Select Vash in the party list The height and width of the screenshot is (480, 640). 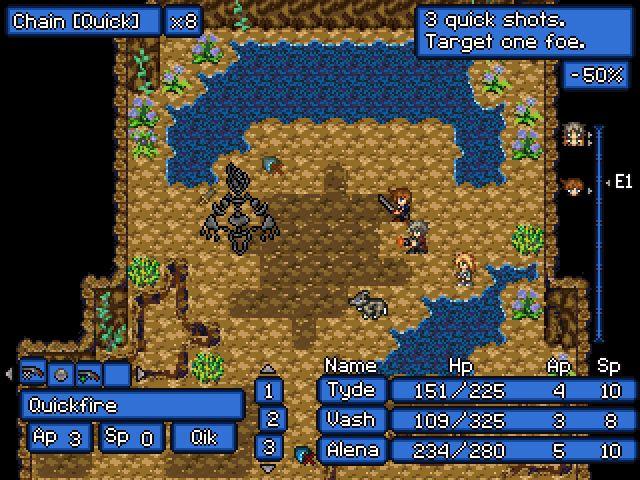point(351,420)
